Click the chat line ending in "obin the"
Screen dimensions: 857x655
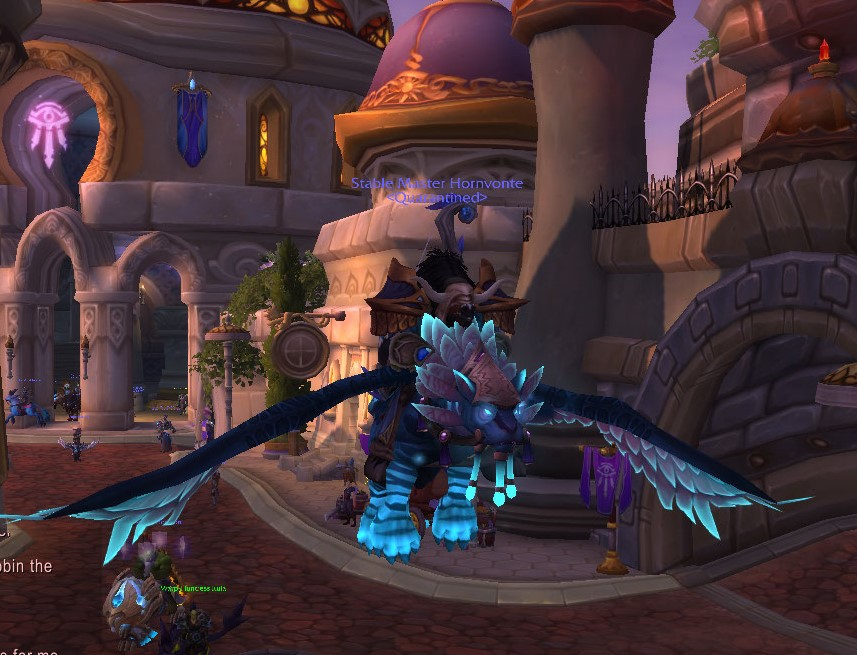click(27, 566)
